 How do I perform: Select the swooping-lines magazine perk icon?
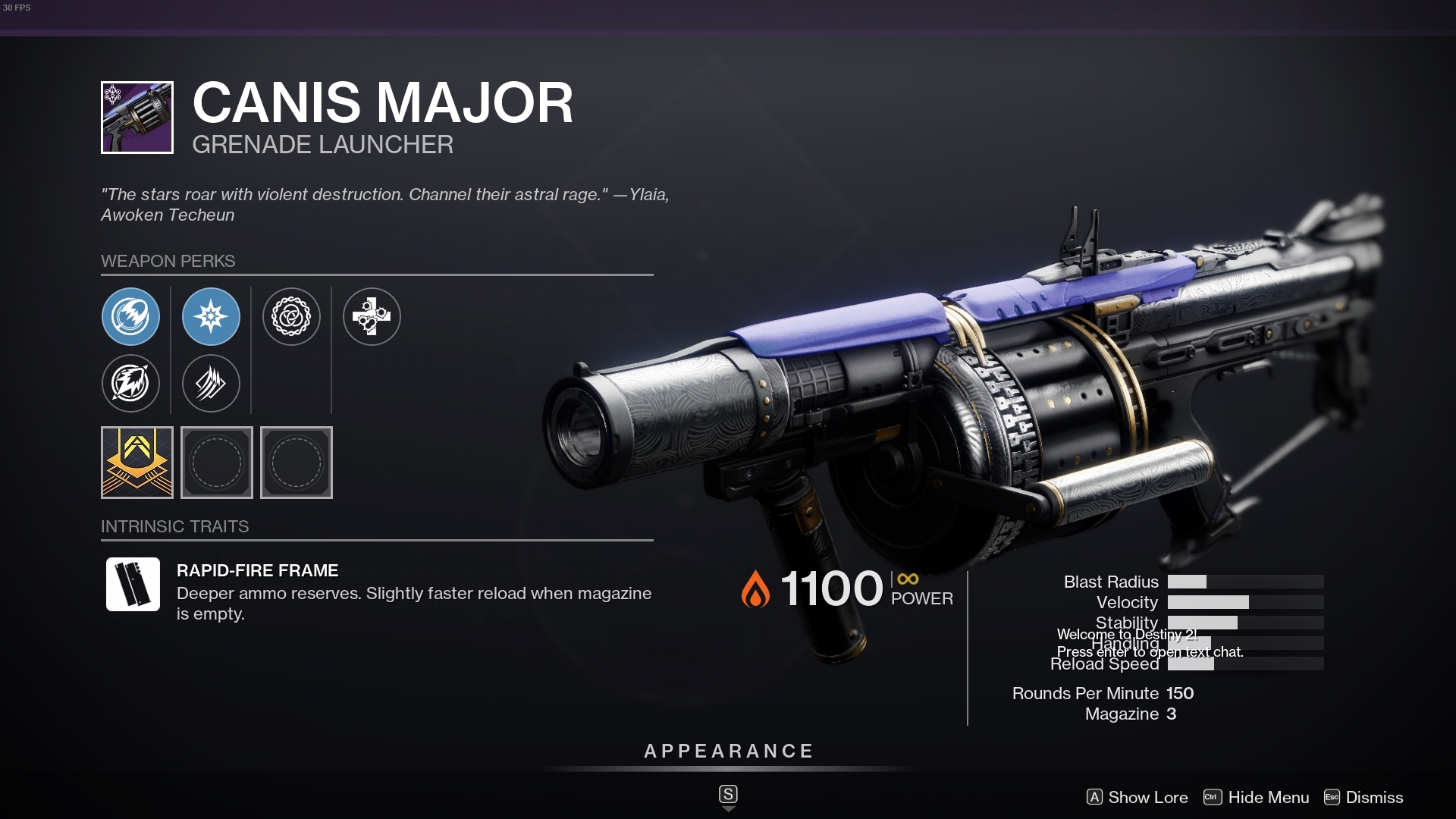(212, 384)
